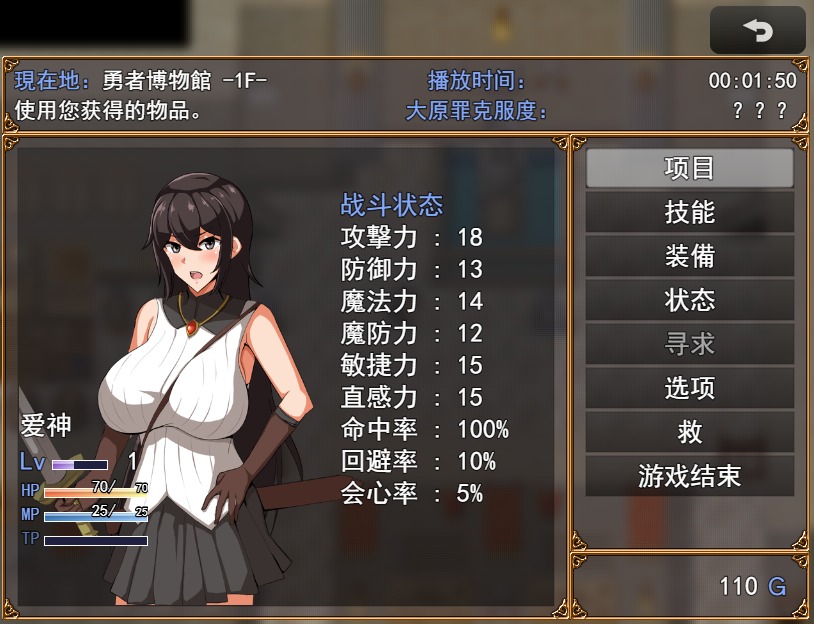Viewport: 814px width, 624px height.
Task: Choose the greyed-out 寻求 entry
Action: [x=689, y=344]
